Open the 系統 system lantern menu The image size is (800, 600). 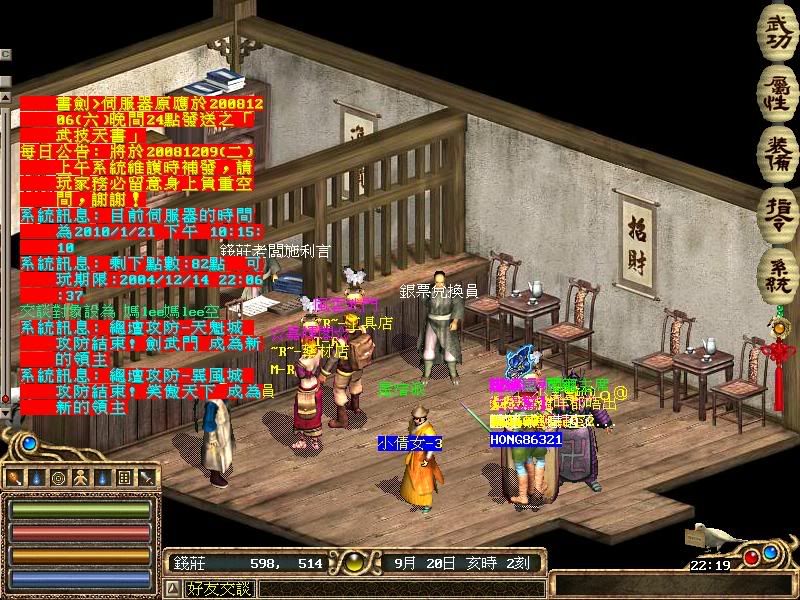778,272
